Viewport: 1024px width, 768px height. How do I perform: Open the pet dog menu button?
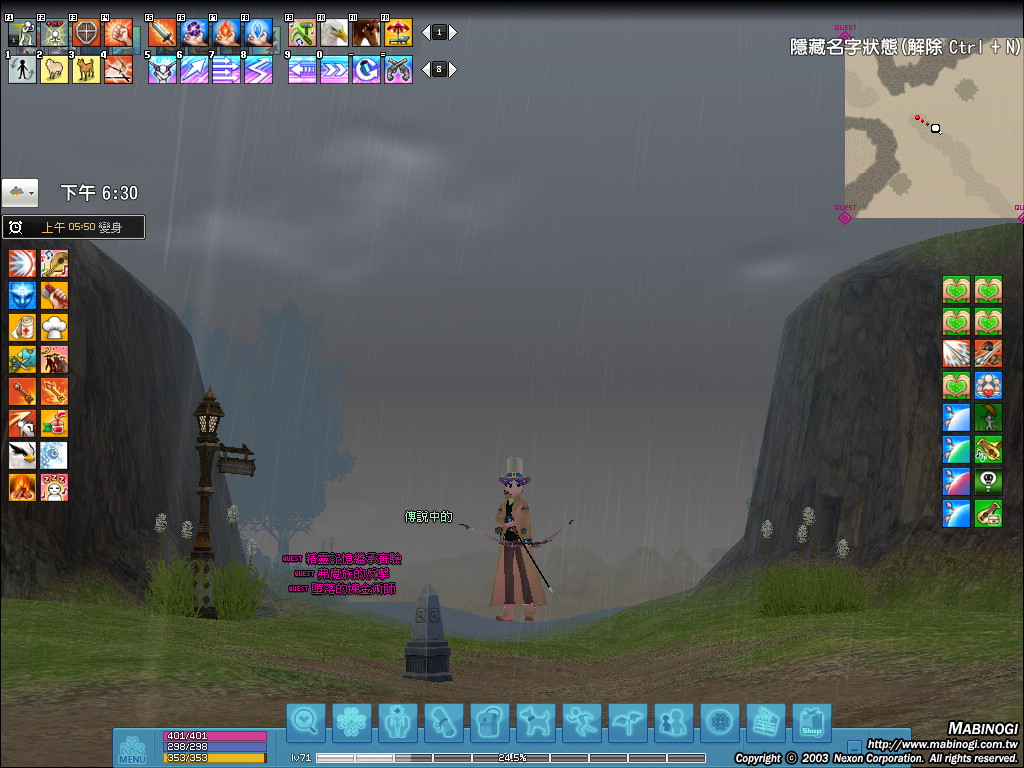point(535,722)
